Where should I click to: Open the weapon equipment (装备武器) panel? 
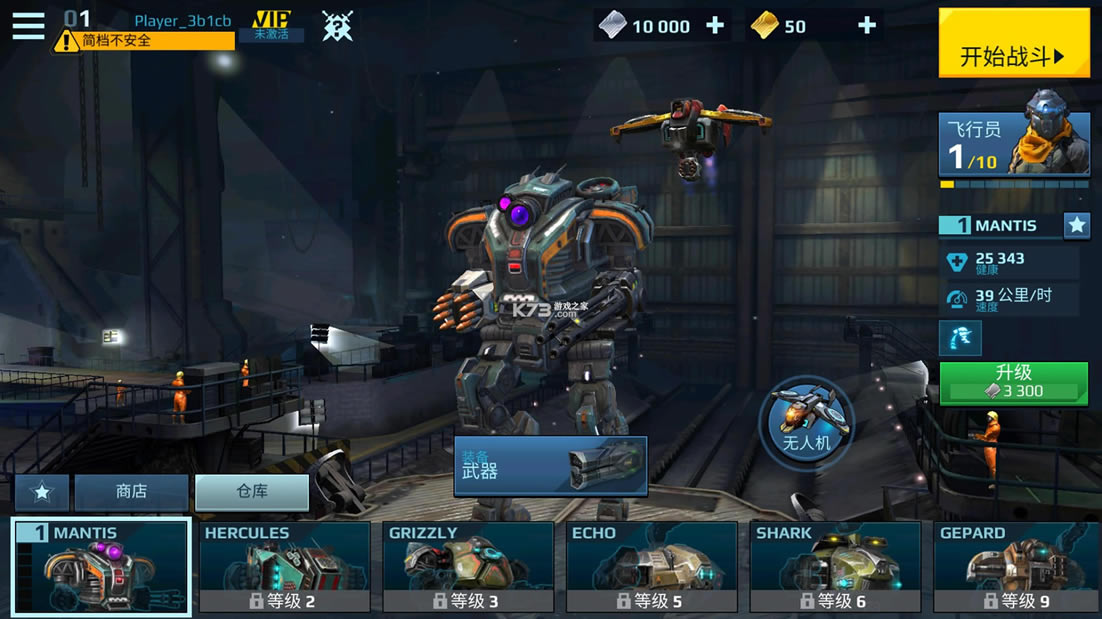click(x=550, y=465)
